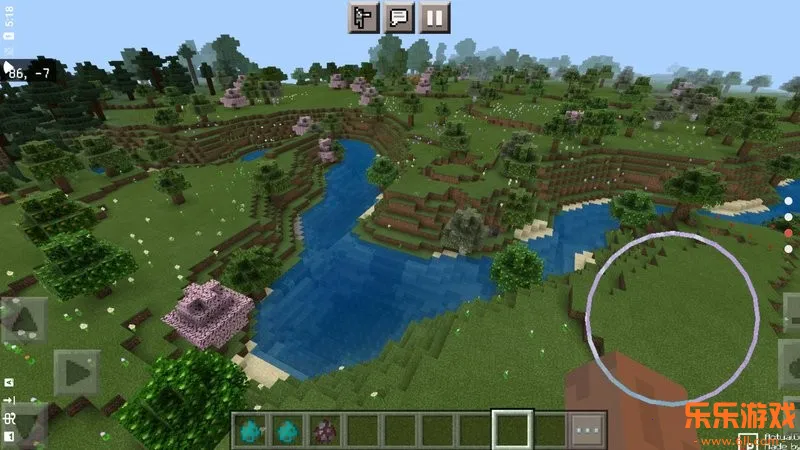Viewport: 800px width, 450px height.
Task: Tap the move-right arrow pad
Action: tap(76, 372)
